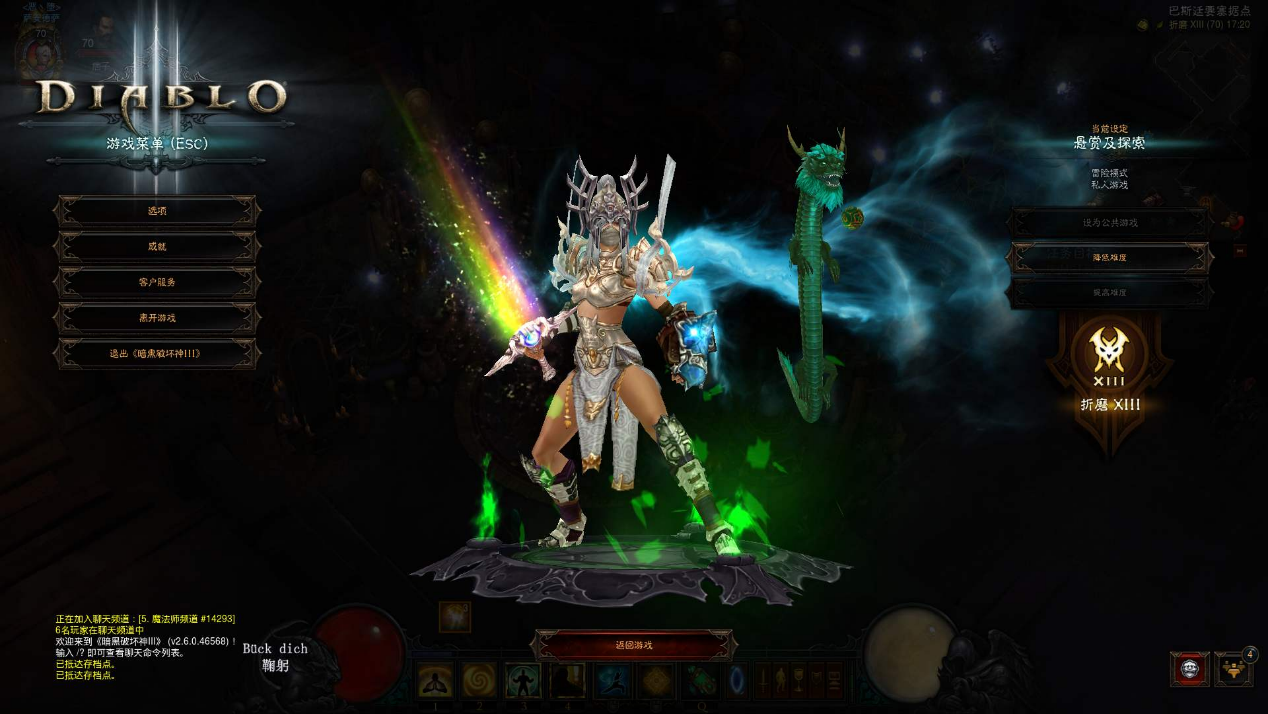Viewport: 1268px width, 714px height.
Task: Open the red face social icon
Action: coord(1189,670)
